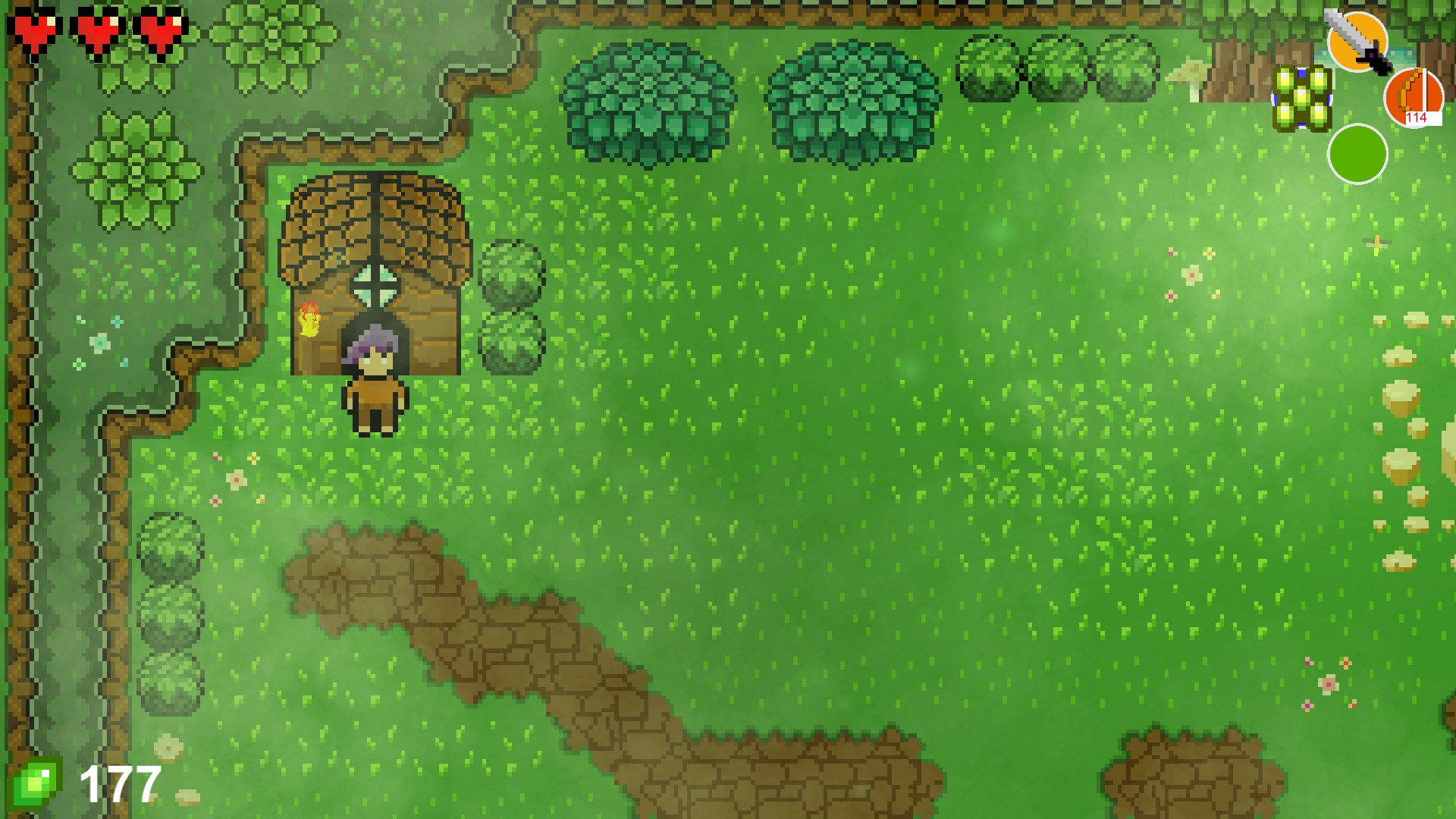Image resolution: width=1456 pixels, height=819 pixels.
Task: Click the first red heart in health bar
Action: point(36,30)
